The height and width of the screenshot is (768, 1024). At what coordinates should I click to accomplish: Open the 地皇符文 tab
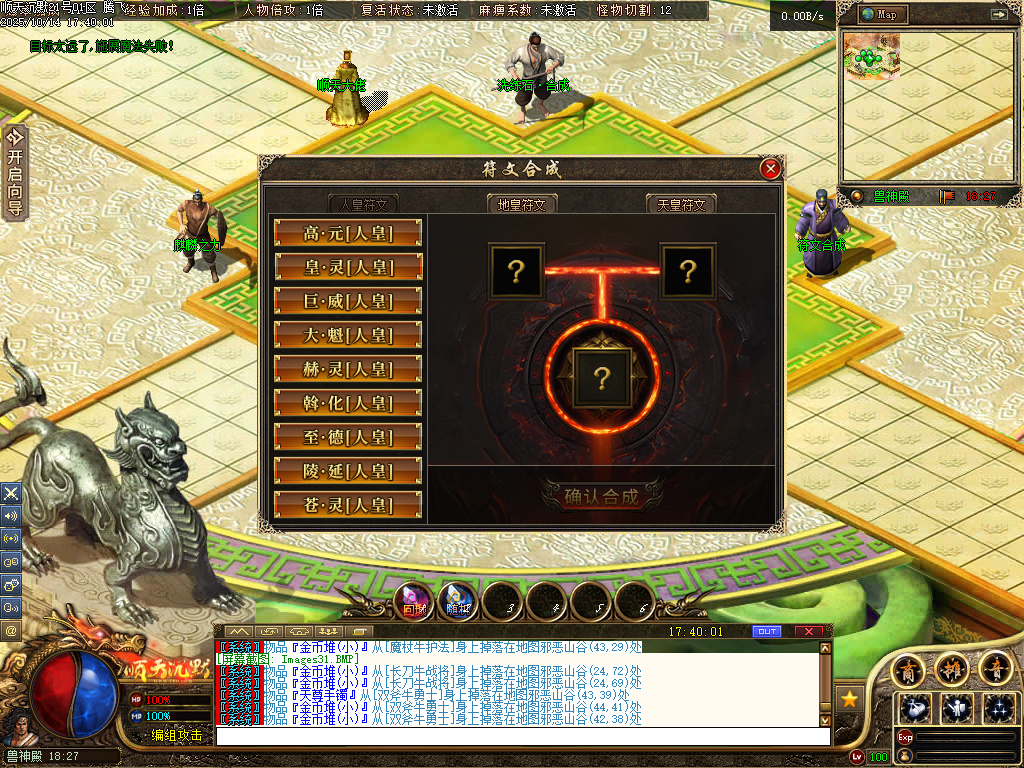point(522,204)
